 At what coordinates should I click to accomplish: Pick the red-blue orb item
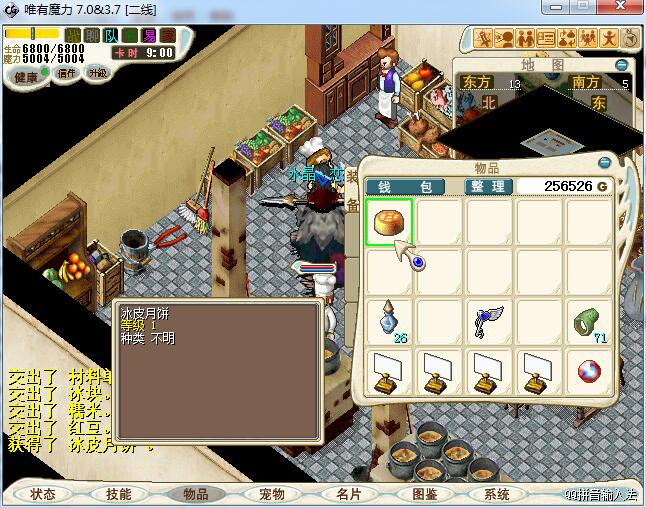(589, 372)
